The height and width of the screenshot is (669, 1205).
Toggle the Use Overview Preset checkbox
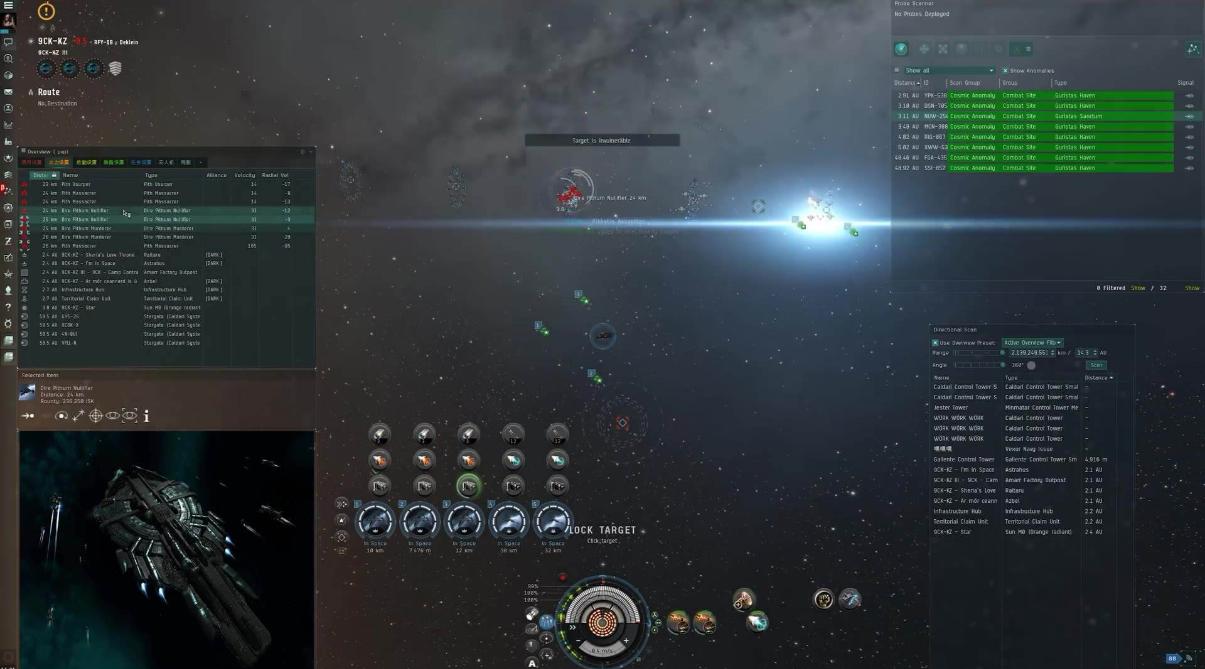pos(936,343)
